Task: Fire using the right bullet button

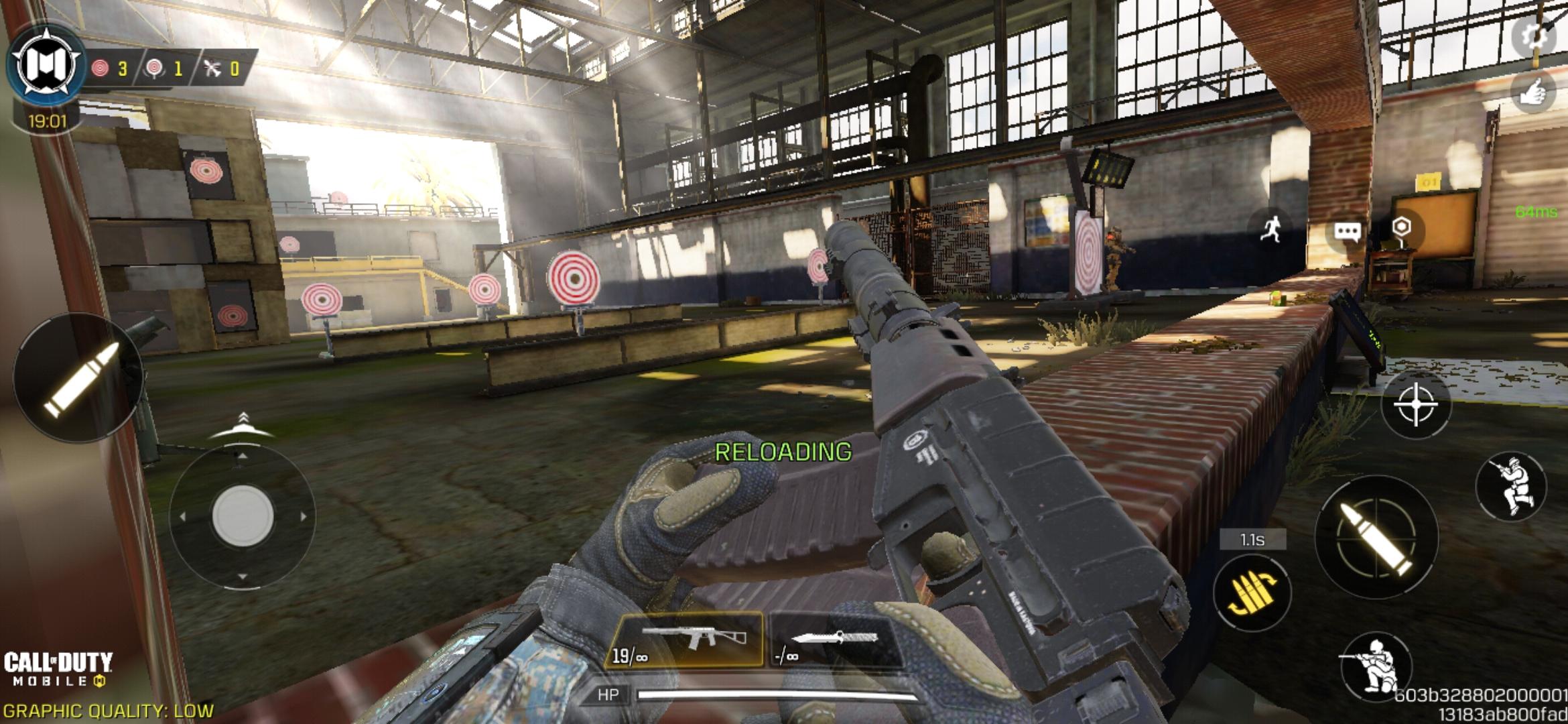Action: point(1377,536)
